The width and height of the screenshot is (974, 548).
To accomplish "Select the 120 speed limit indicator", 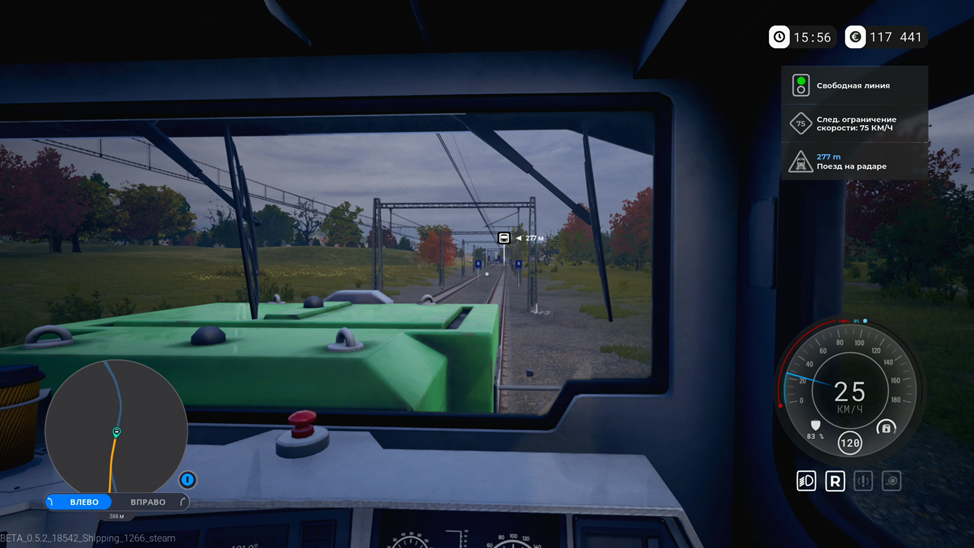I will point(849,443).
